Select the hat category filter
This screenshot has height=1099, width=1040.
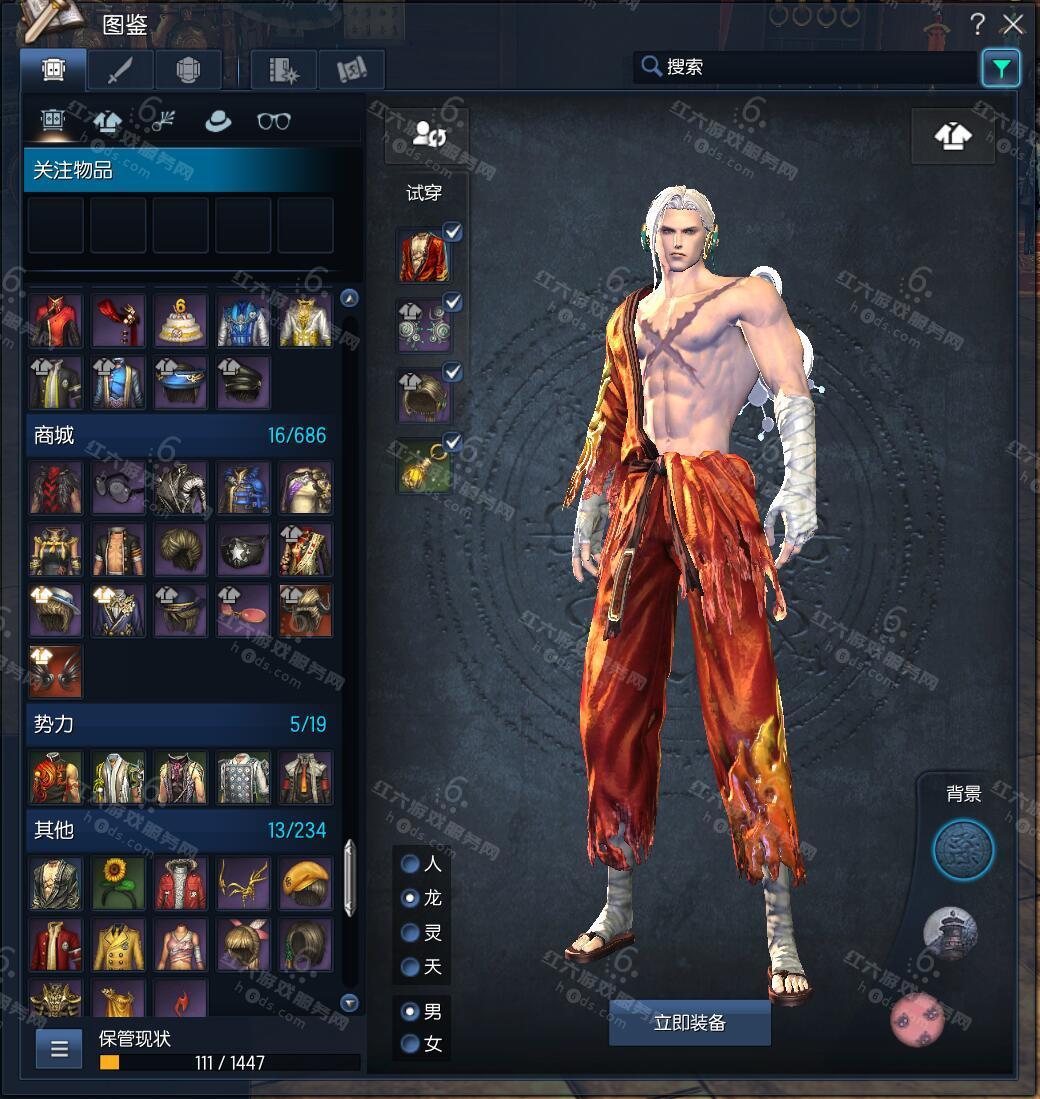click(217, 121)
